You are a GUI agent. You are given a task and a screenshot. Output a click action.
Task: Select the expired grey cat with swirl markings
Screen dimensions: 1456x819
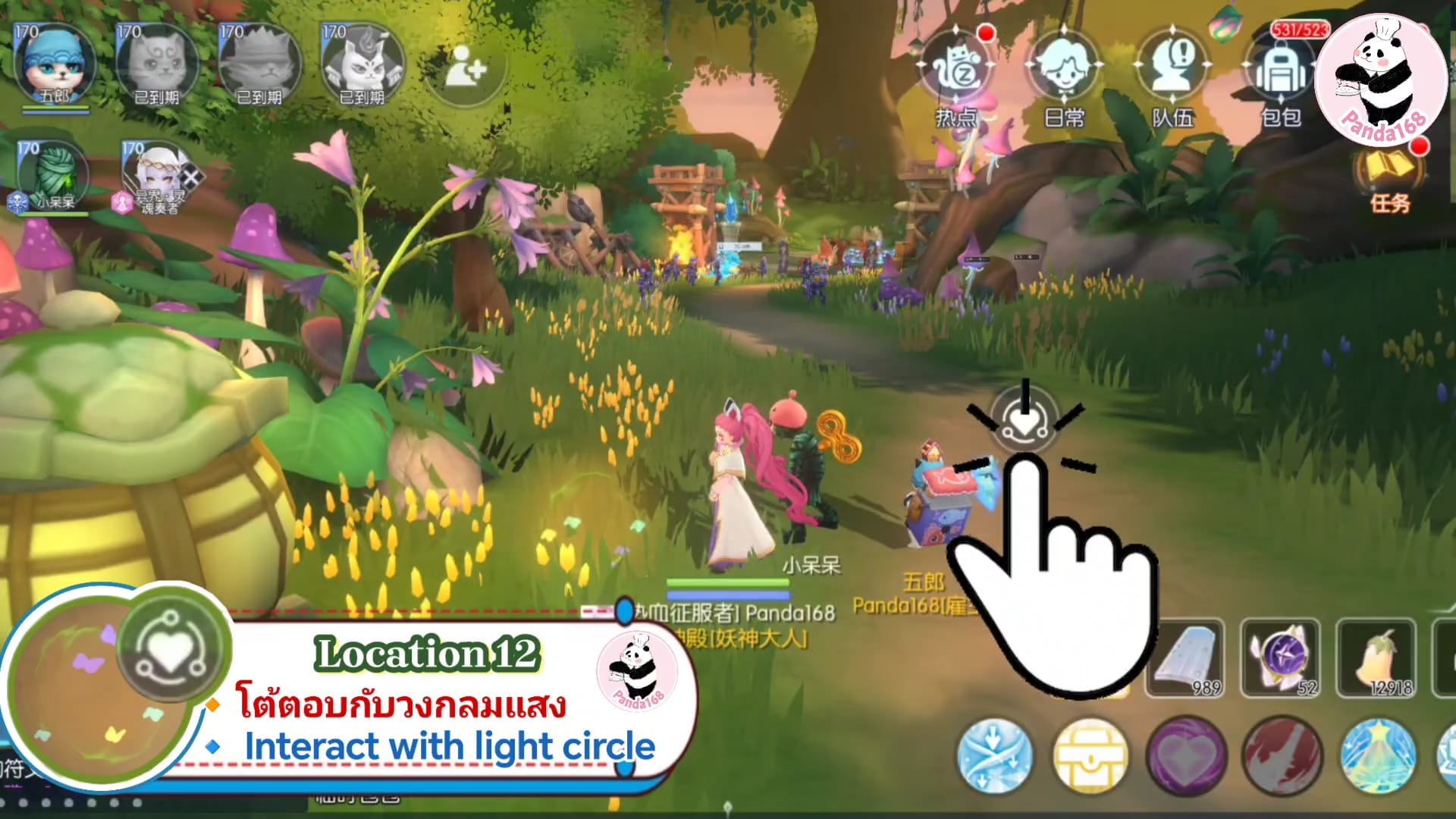coord(157,65)
